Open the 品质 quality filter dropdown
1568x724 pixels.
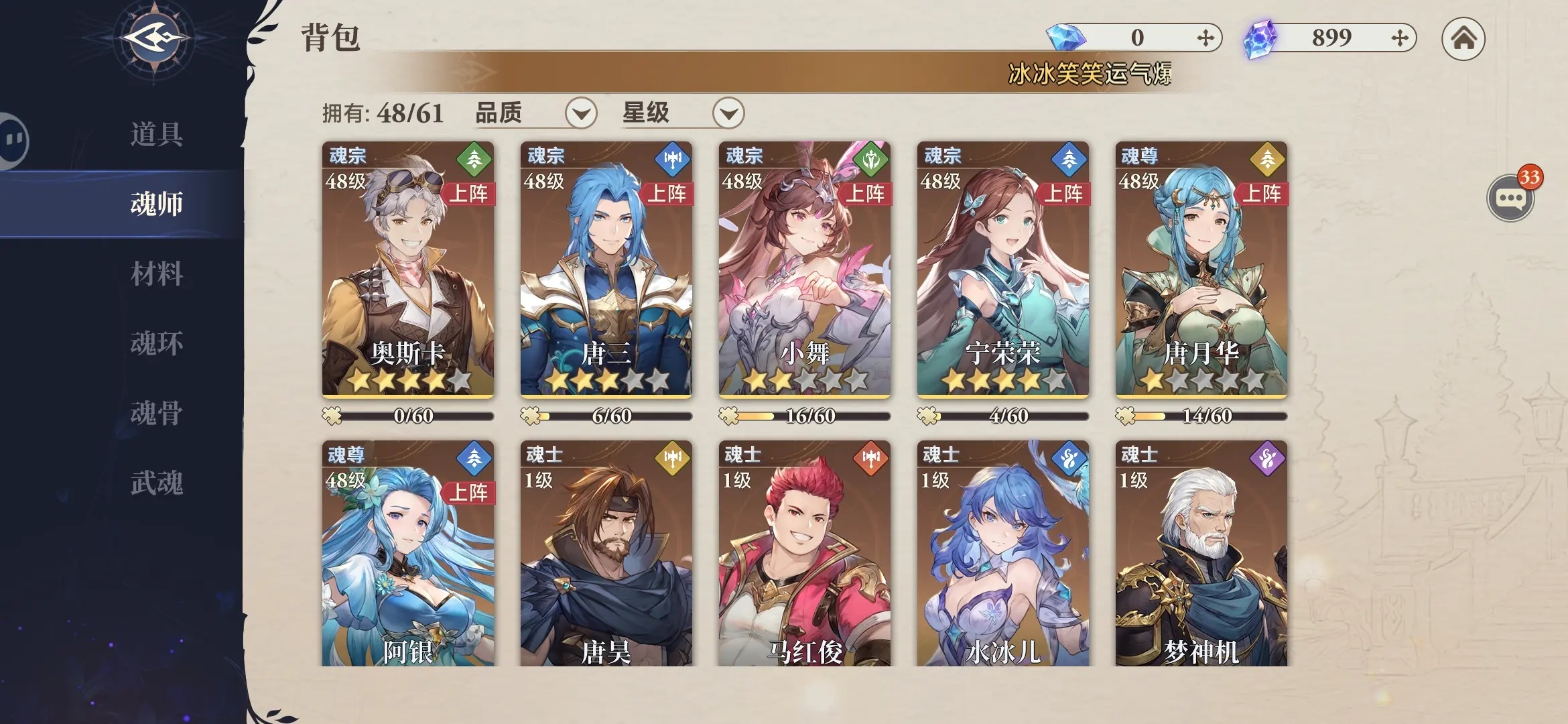580,113
